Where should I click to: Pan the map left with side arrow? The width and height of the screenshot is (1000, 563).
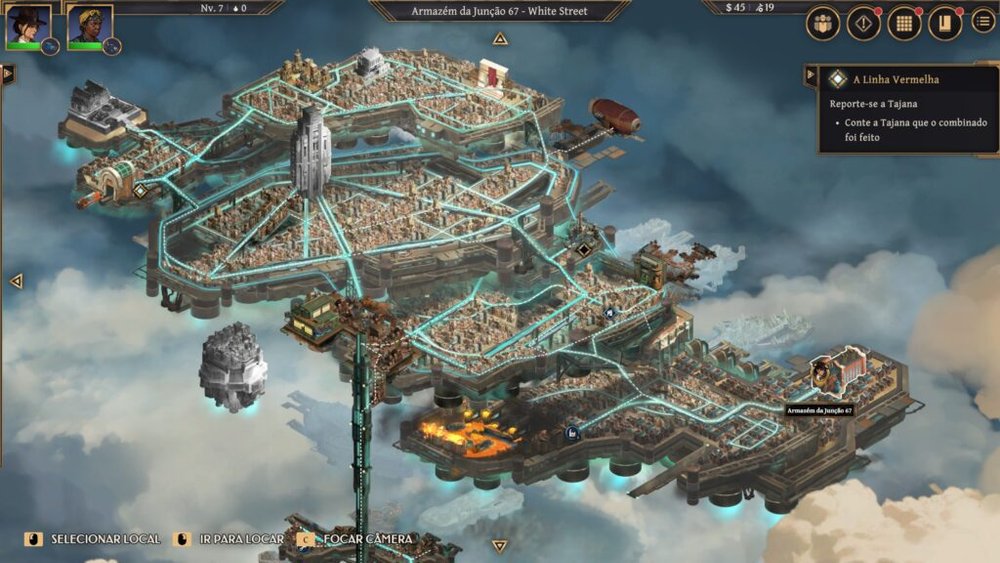point(15,281)
